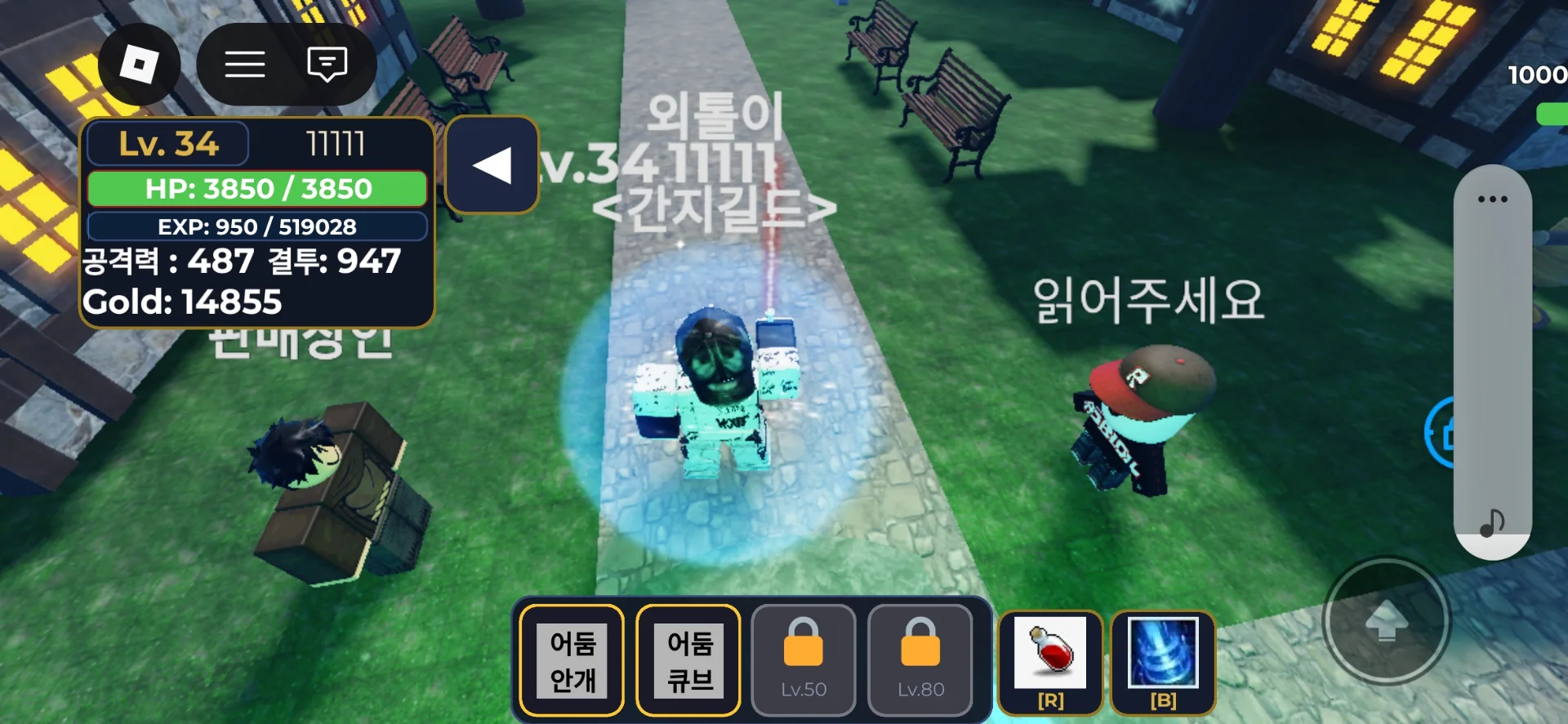The height and width of the screenshot is (724, 1568).
Task: Select the 어둠 큐브 skill icon
Action: [688, 659]
